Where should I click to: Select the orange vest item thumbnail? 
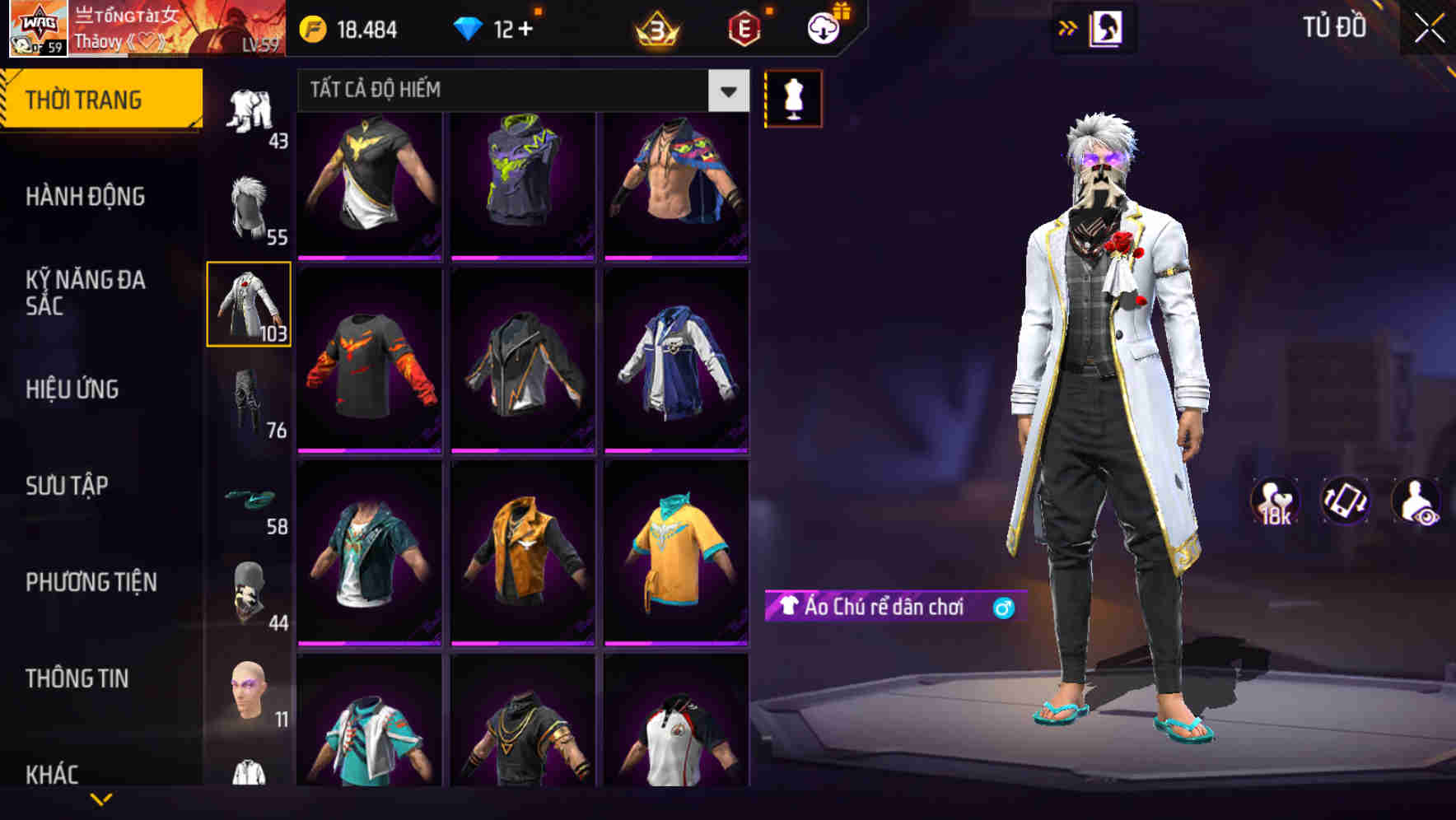point(524,550)
